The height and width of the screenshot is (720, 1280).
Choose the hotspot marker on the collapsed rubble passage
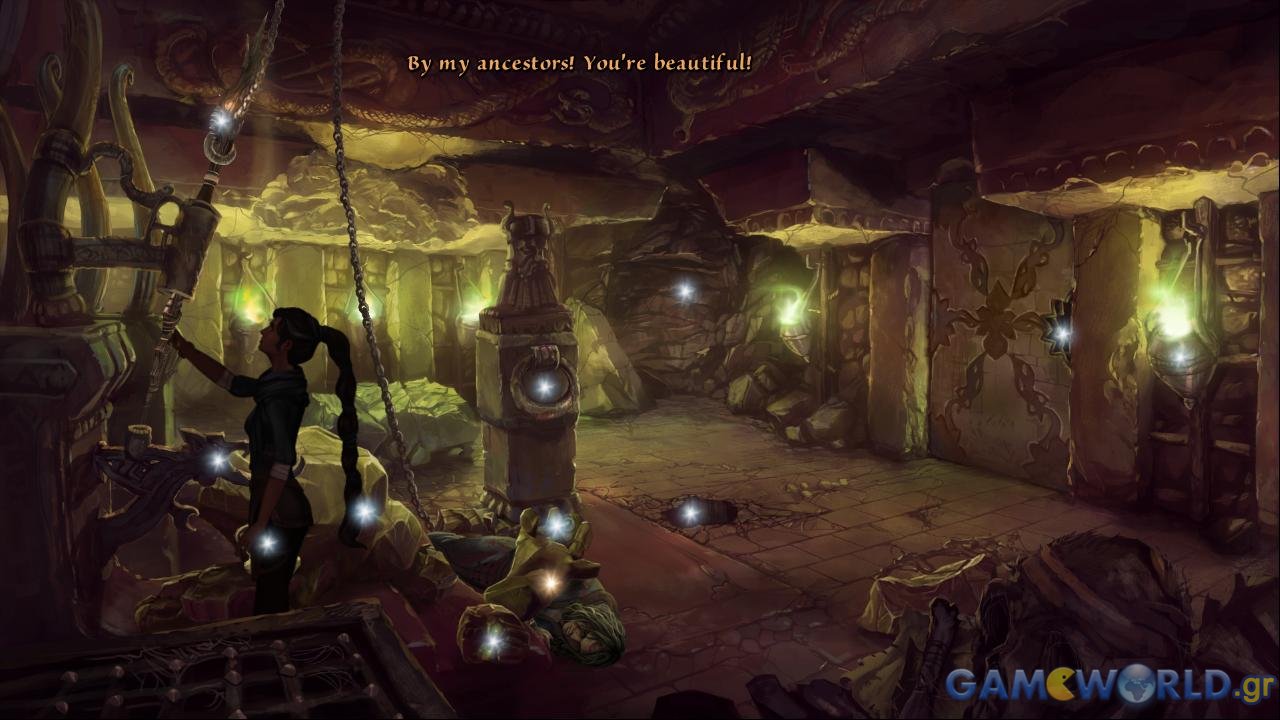684,291
